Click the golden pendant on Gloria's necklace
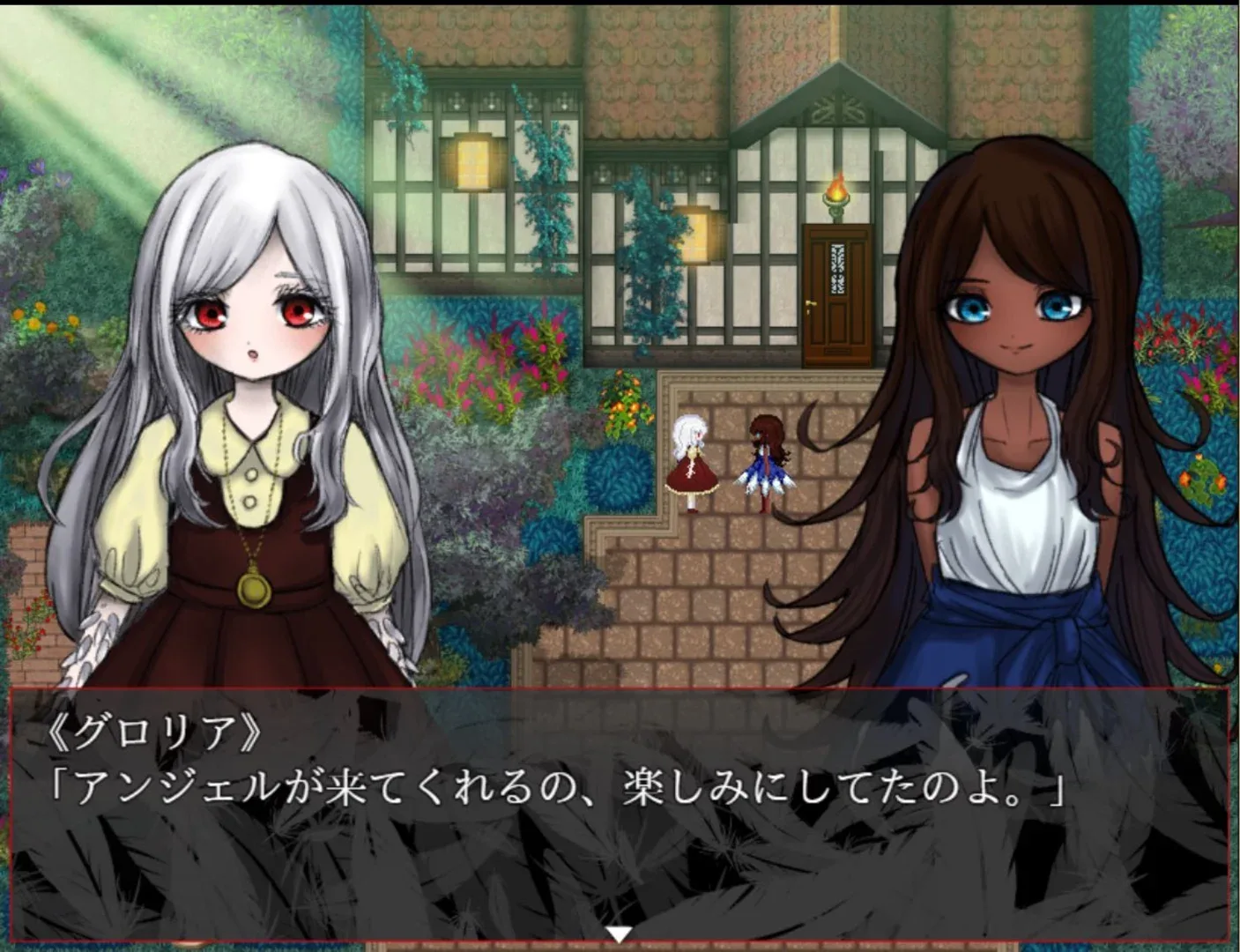 (x=253, y=582)
